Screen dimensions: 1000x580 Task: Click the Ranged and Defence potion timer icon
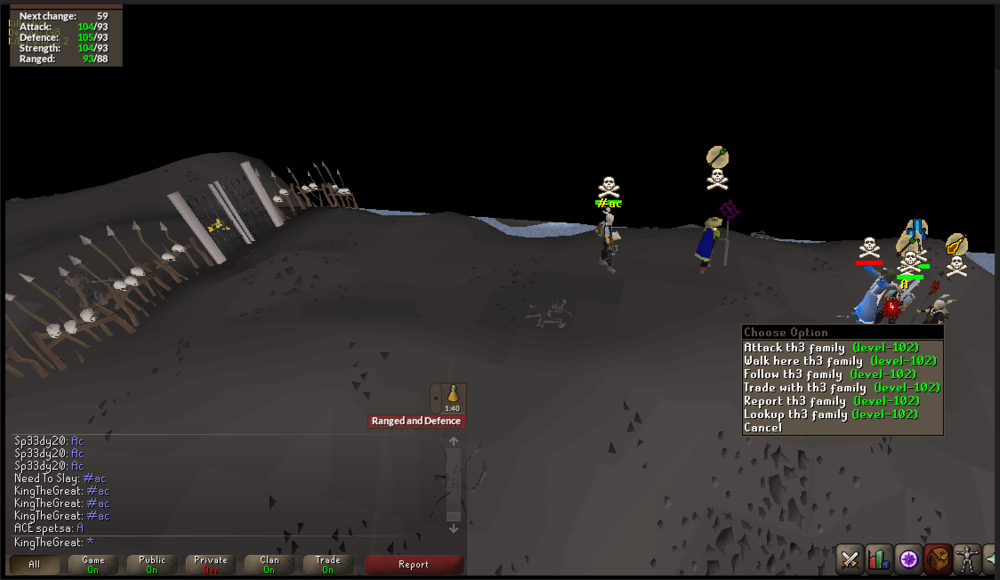click(x=452, y=397)
